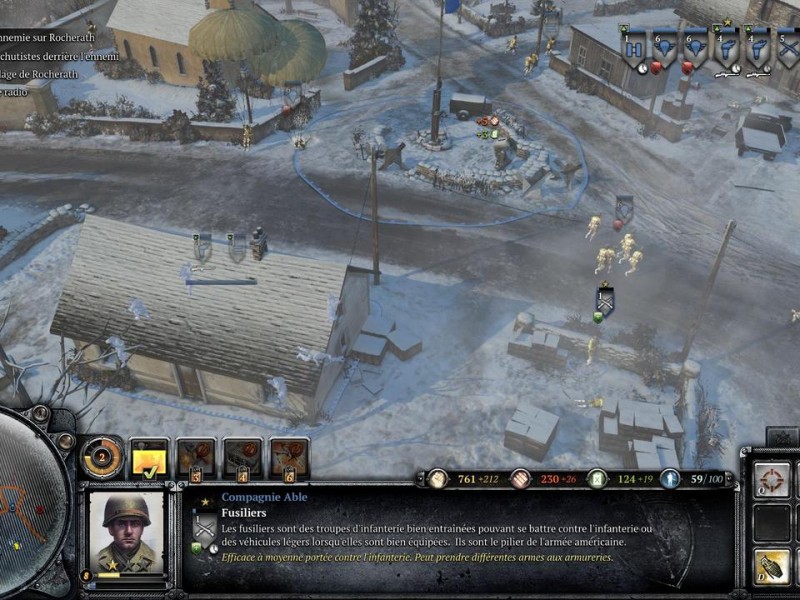
Task: Open the commander ring showing 2 points
Action: point(101,458)
